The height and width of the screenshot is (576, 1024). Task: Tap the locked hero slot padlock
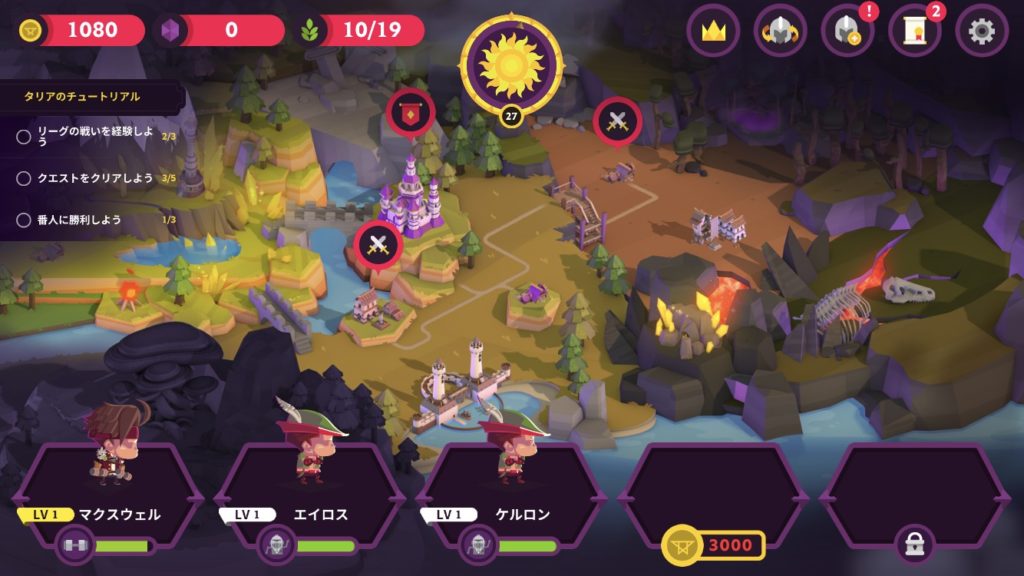(914, 544)
